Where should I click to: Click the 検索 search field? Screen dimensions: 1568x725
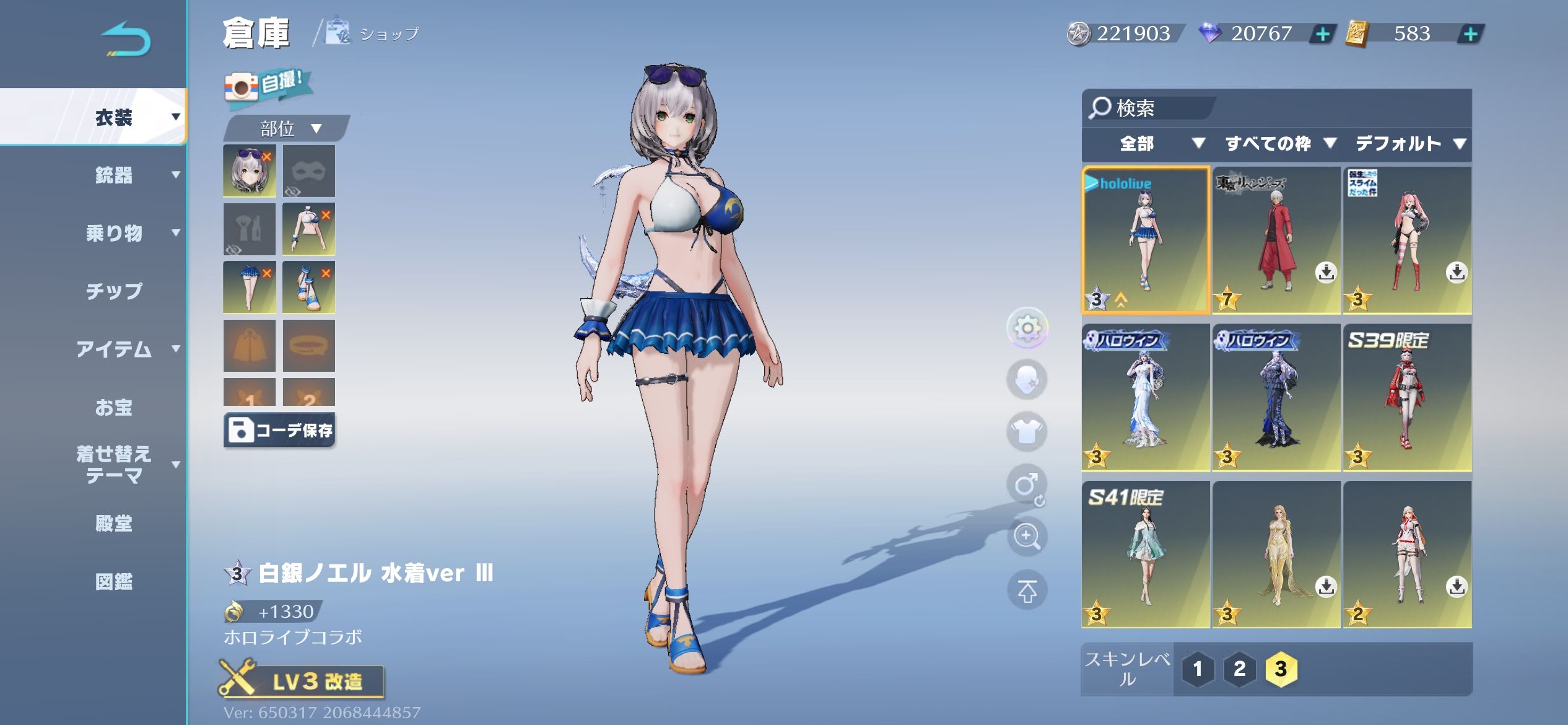[x=1152, y=108]
